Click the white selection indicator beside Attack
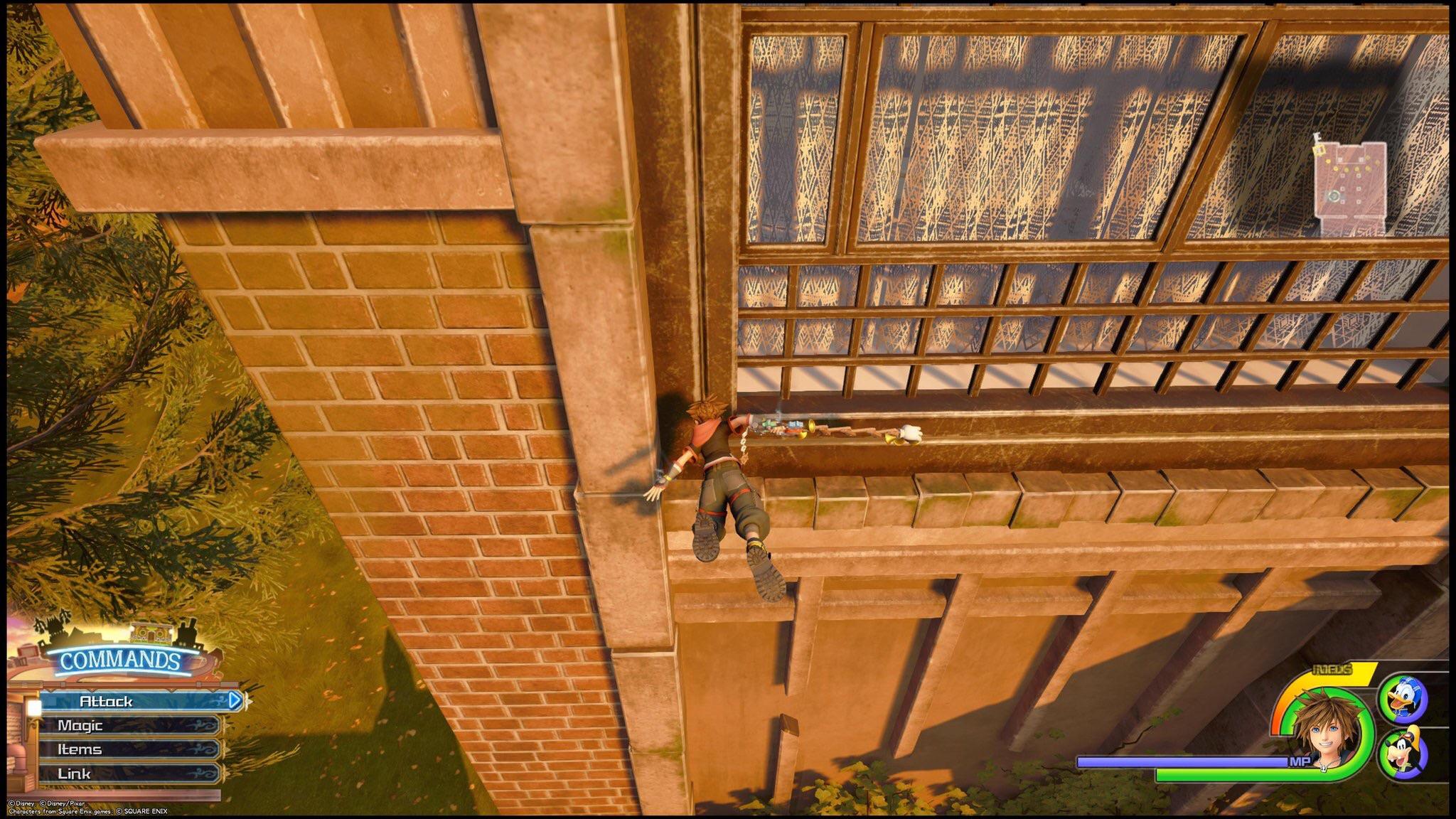This screenshot has width=1456, height=819. [35, 706]
